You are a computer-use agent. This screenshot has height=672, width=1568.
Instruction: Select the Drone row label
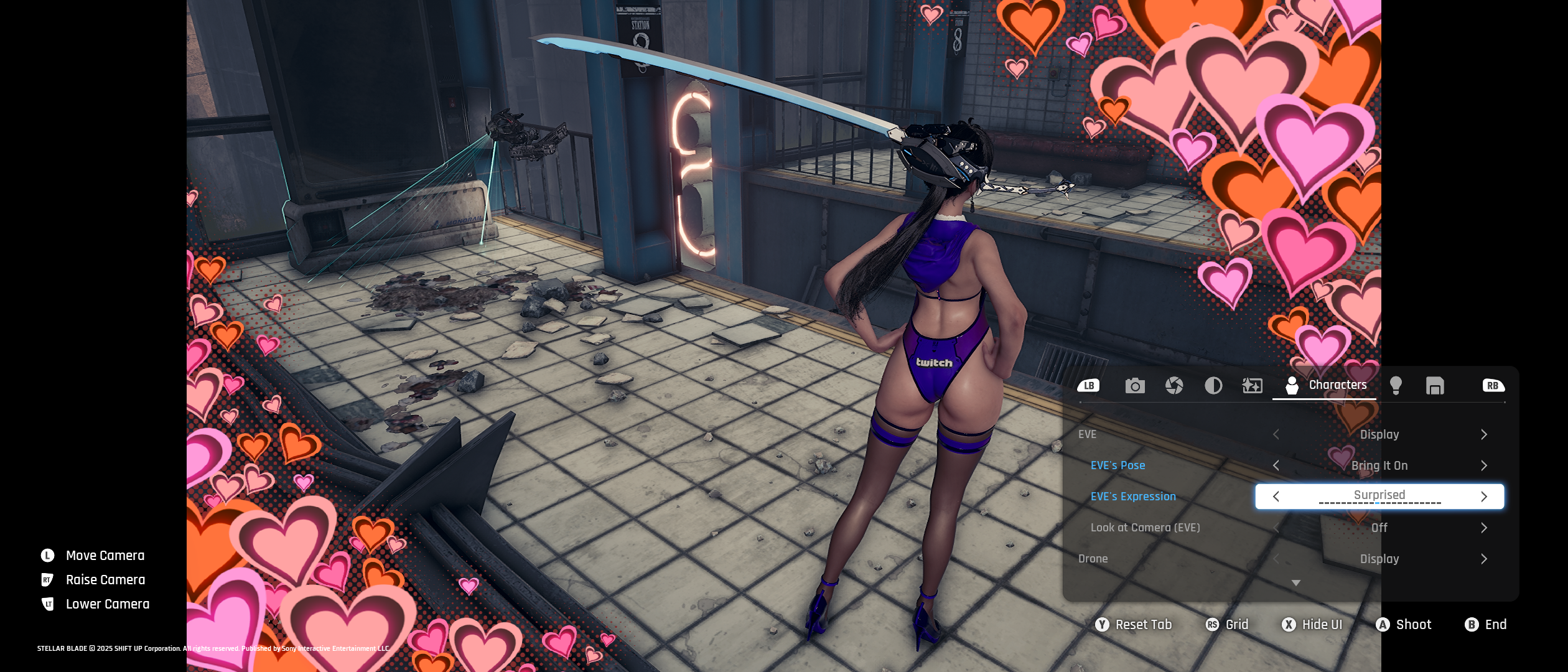click(x=1093, y=559)
